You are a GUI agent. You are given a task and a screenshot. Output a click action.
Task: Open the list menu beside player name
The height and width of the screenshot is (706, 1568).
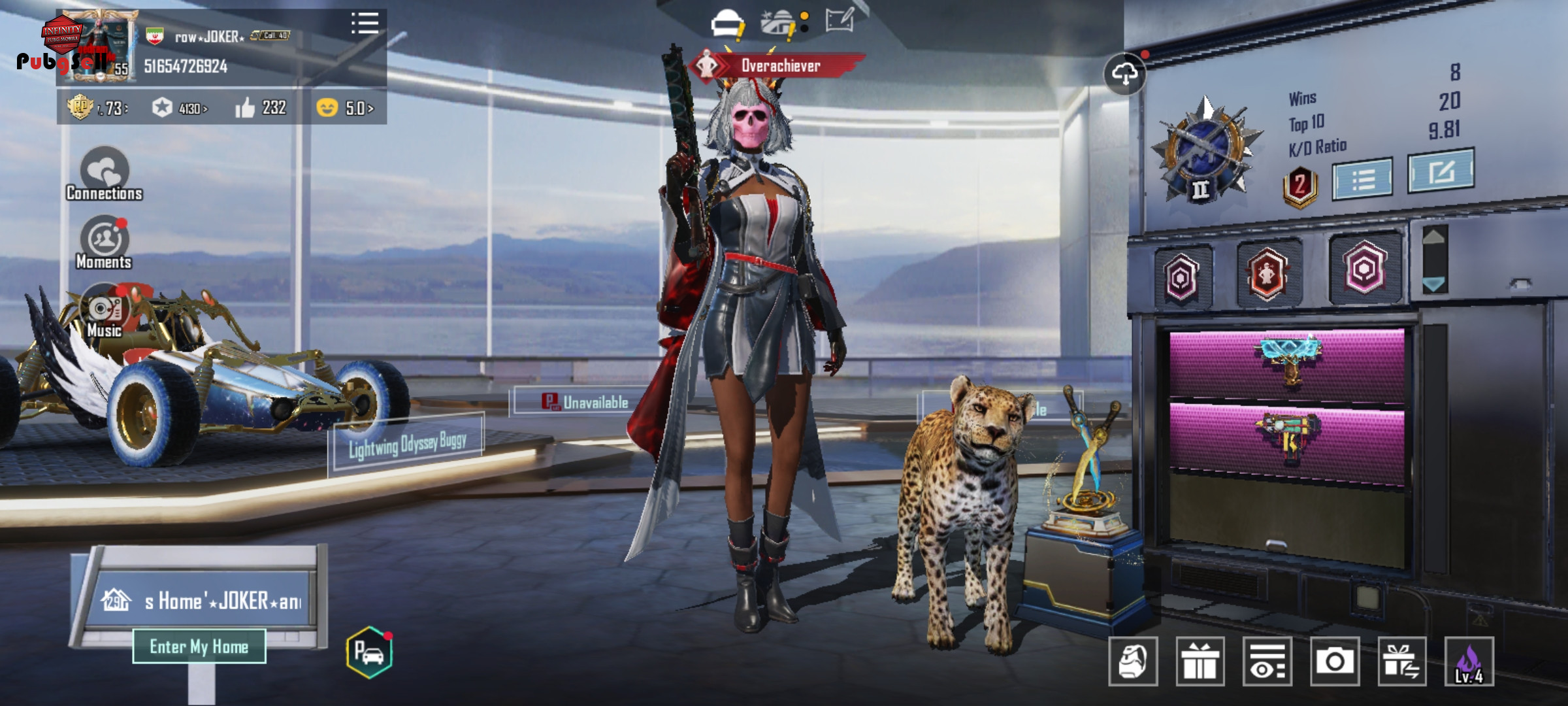[365, 23]
